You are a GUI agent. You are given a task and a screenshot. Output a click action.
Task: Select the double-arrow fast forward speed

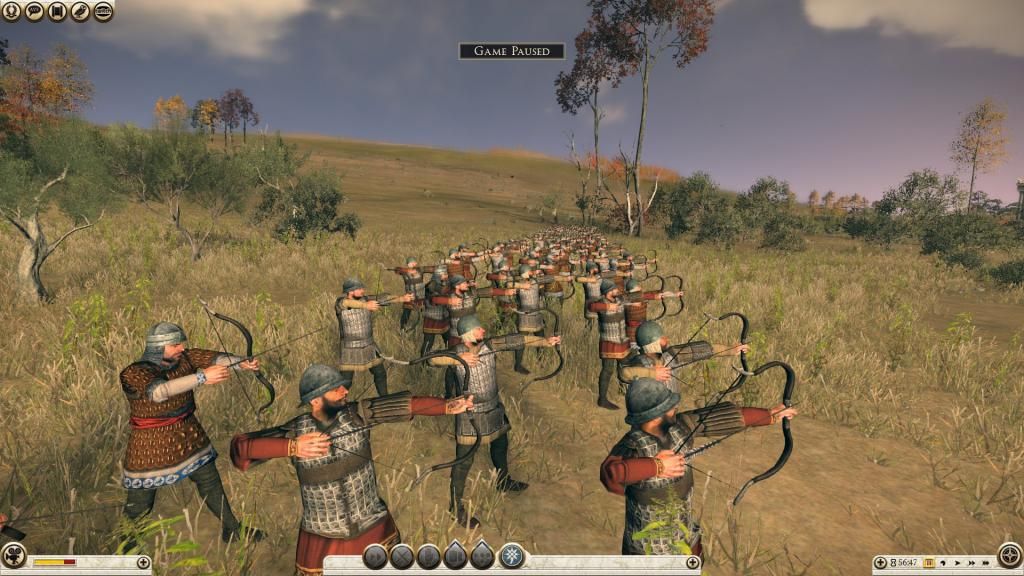coord(970,563)
